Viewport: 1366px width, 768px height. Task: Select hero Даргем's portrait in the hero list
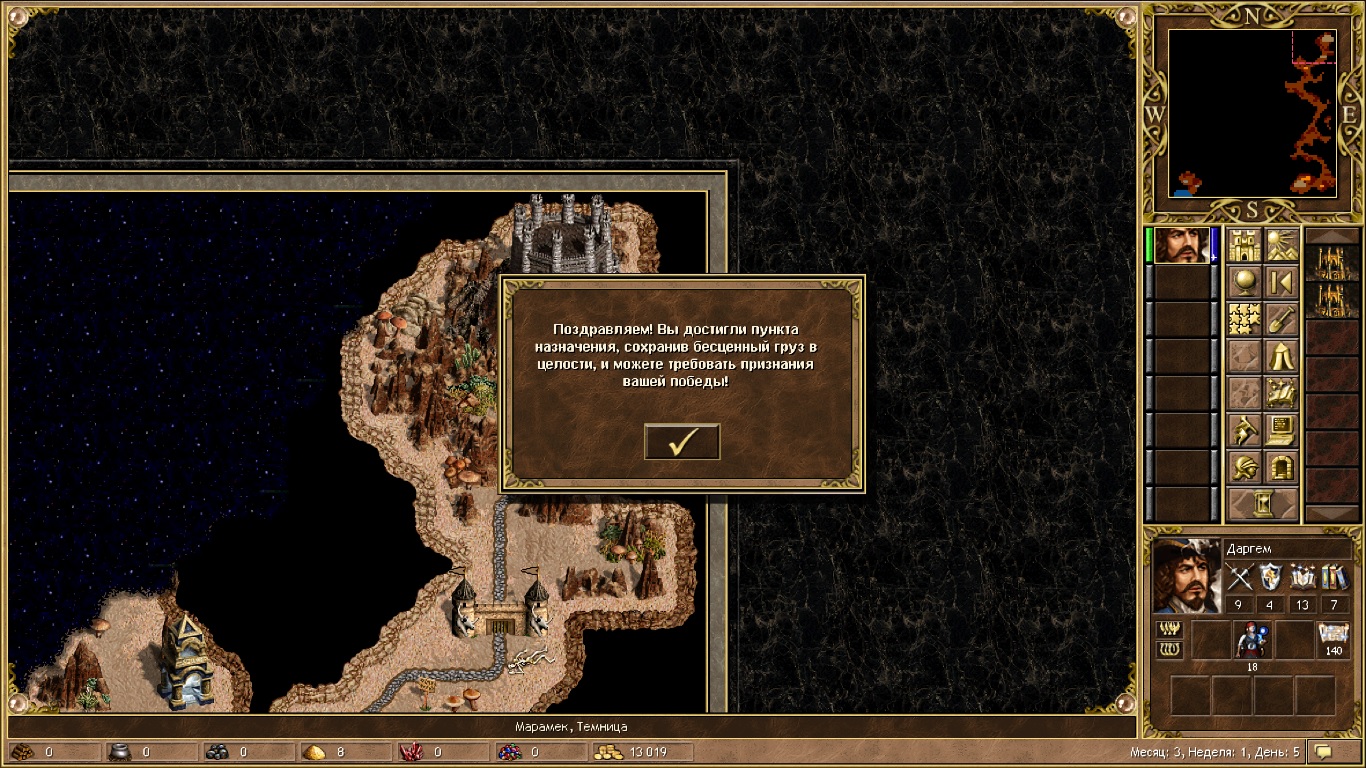click(x=1180, y=246)
